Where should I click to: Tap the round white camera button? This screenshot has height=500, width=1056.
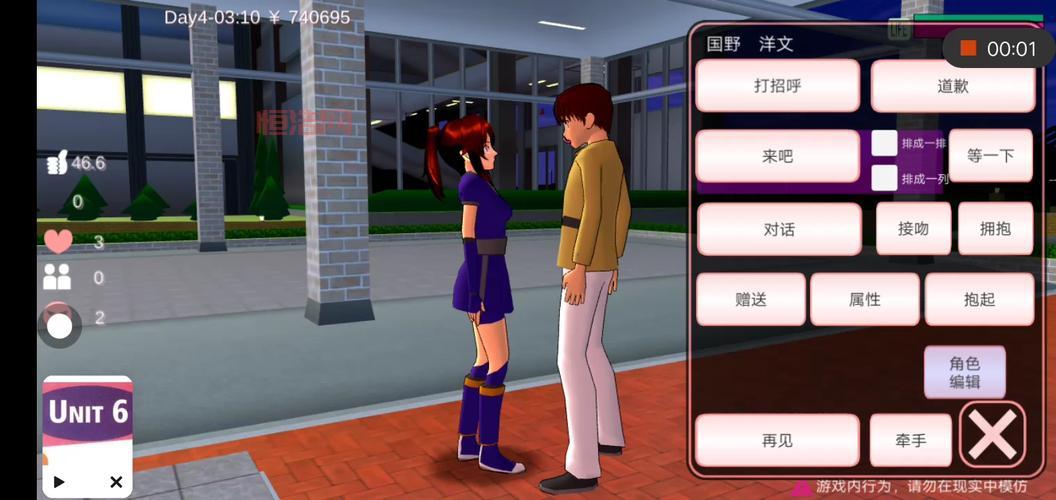click(x=60, y=325)
